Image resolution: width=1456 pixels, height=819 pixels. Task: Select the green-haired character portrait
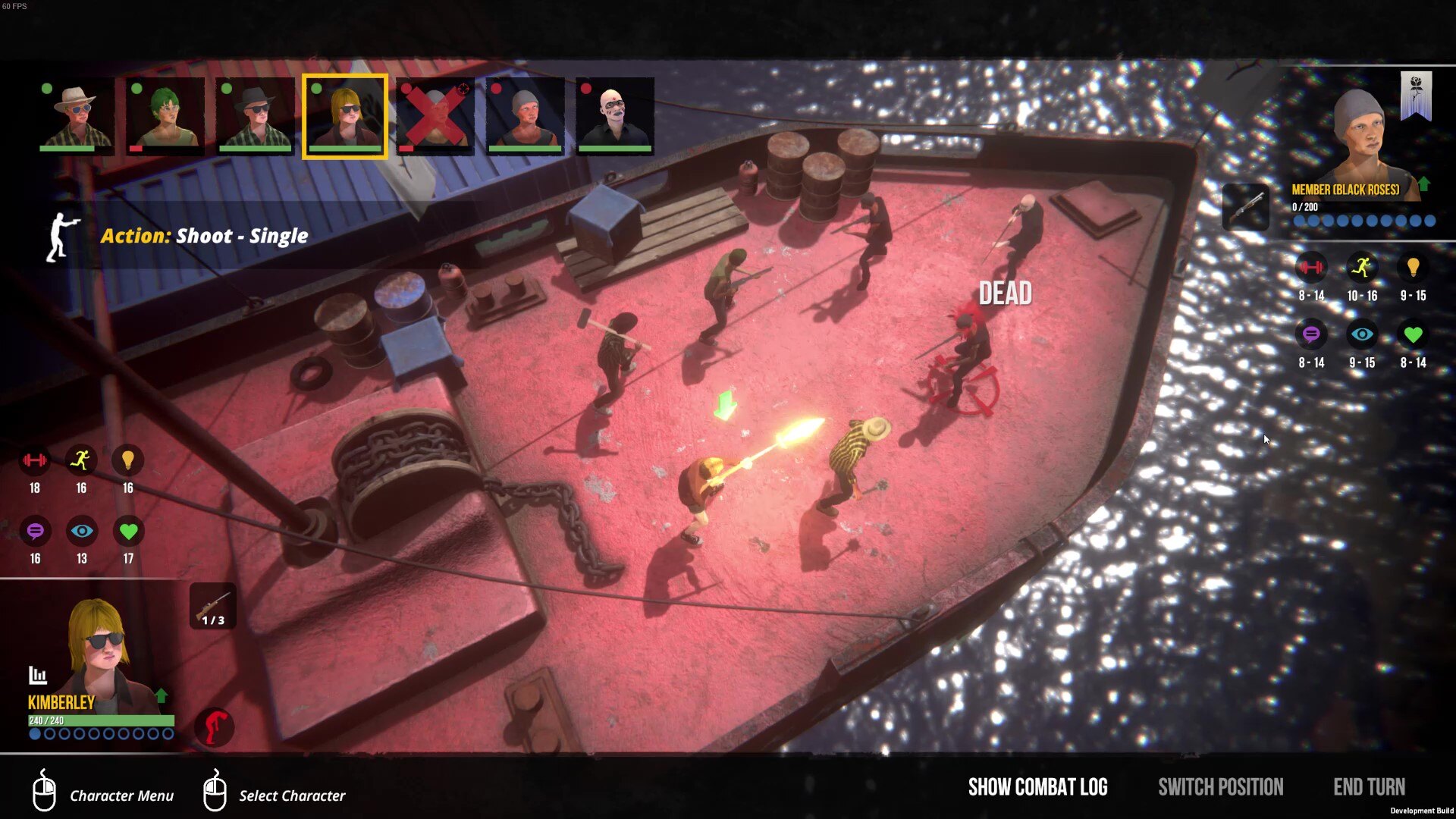pos(163,115)
